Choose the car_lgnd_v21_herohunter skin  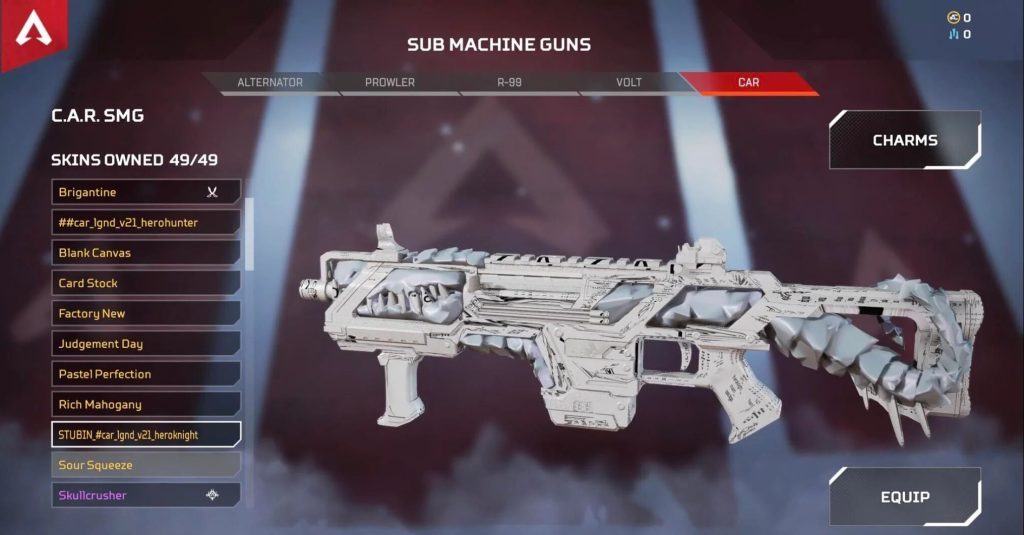(146, 222)
